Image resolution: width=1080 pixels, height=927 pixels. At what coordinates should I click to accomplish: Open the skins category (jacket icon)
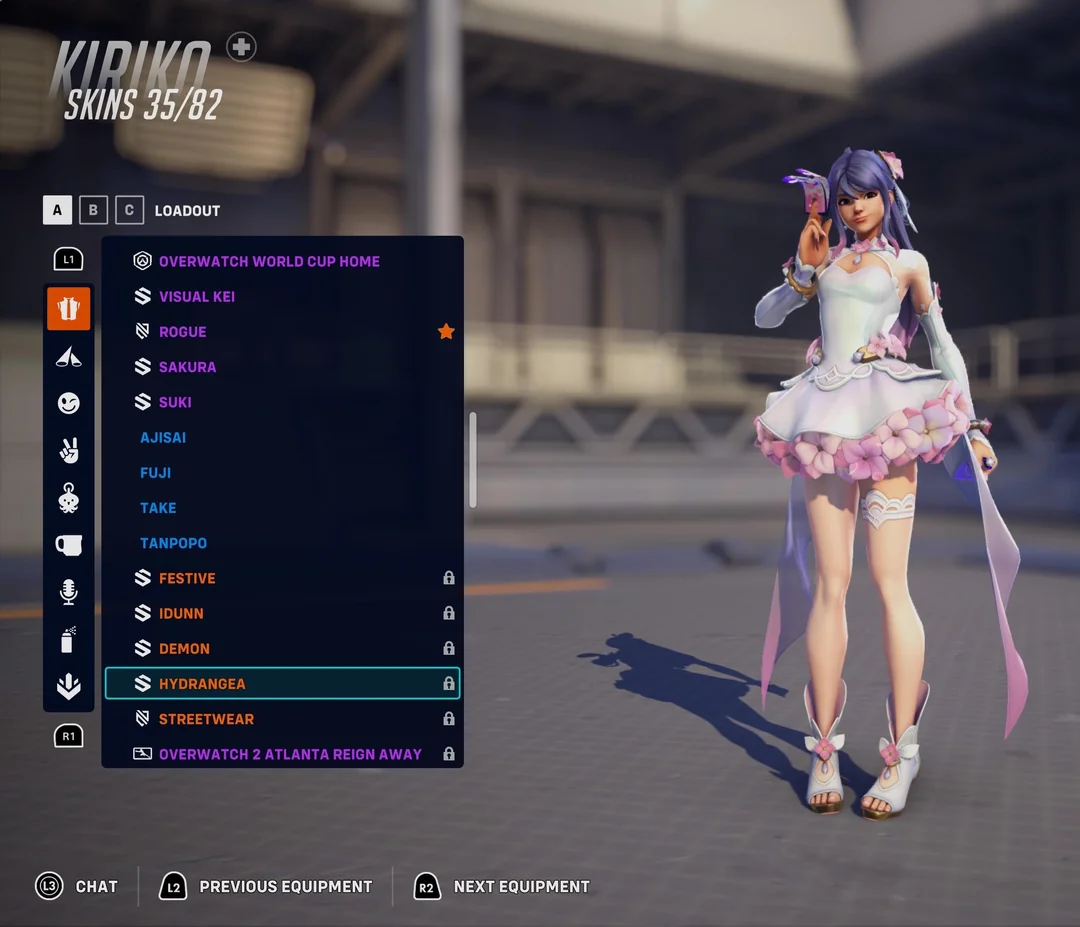click(68, 309)
